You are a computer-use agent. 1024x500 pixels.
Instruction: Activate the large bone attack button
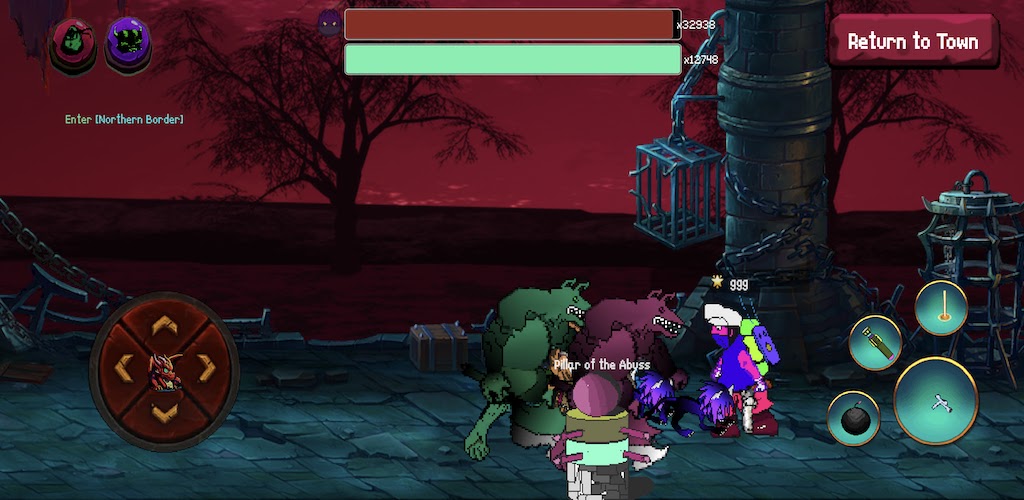tap(936, 401)
